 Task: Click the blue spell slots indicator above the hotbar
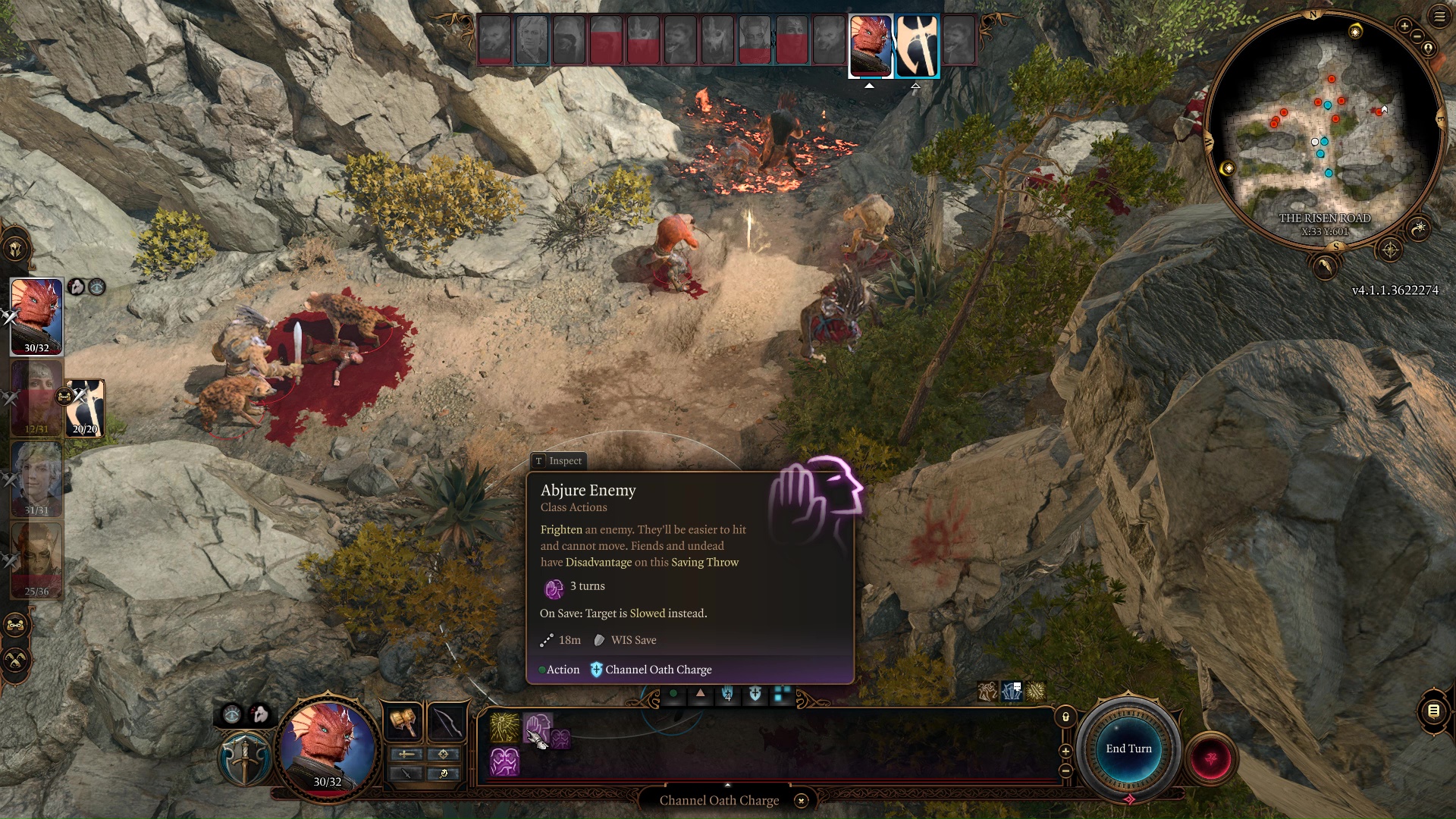tap(781, 692)
